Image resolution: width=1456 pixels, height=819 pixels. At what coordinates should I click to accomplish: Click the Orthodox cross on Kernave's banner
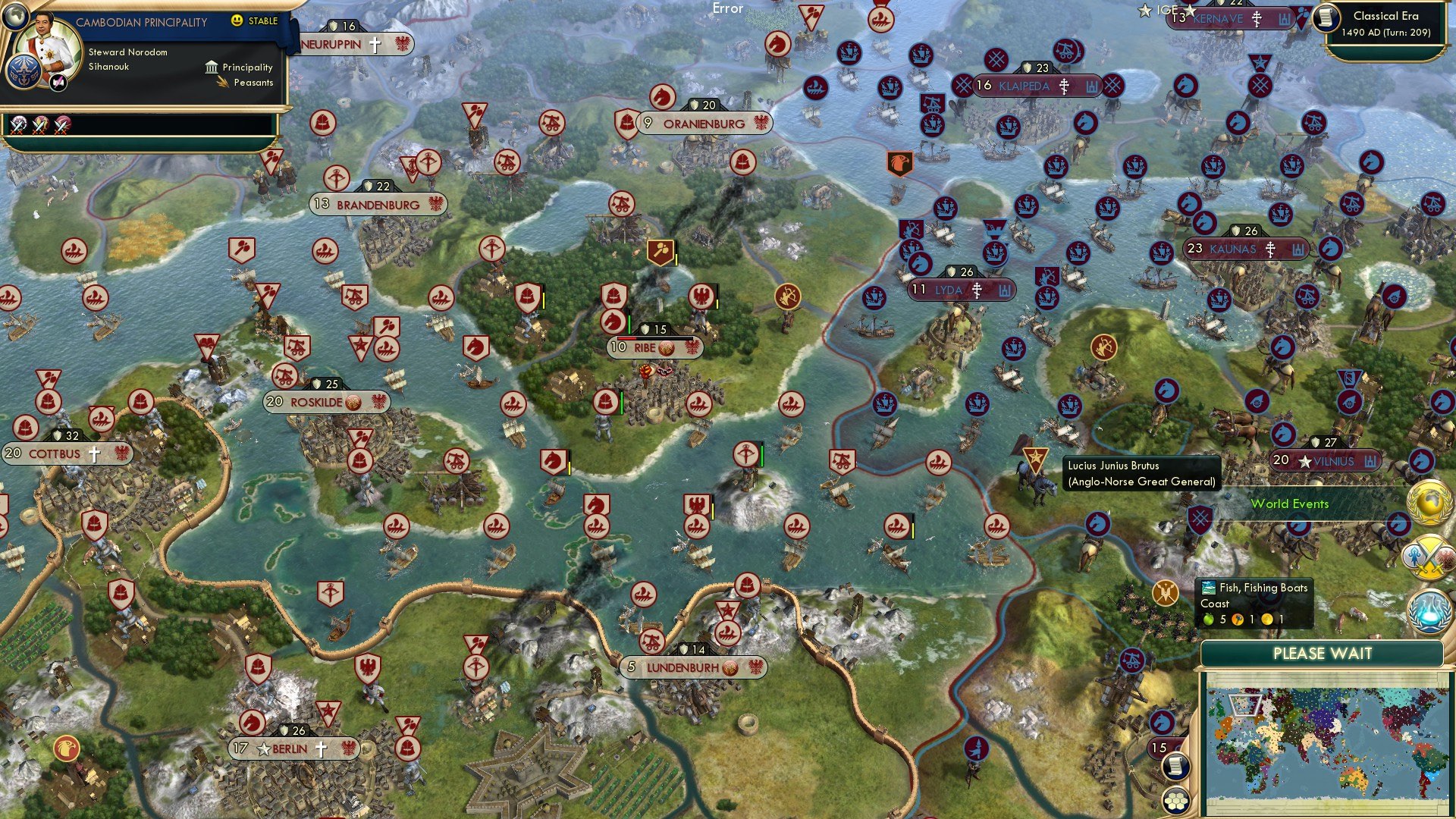click(1256, 19)
